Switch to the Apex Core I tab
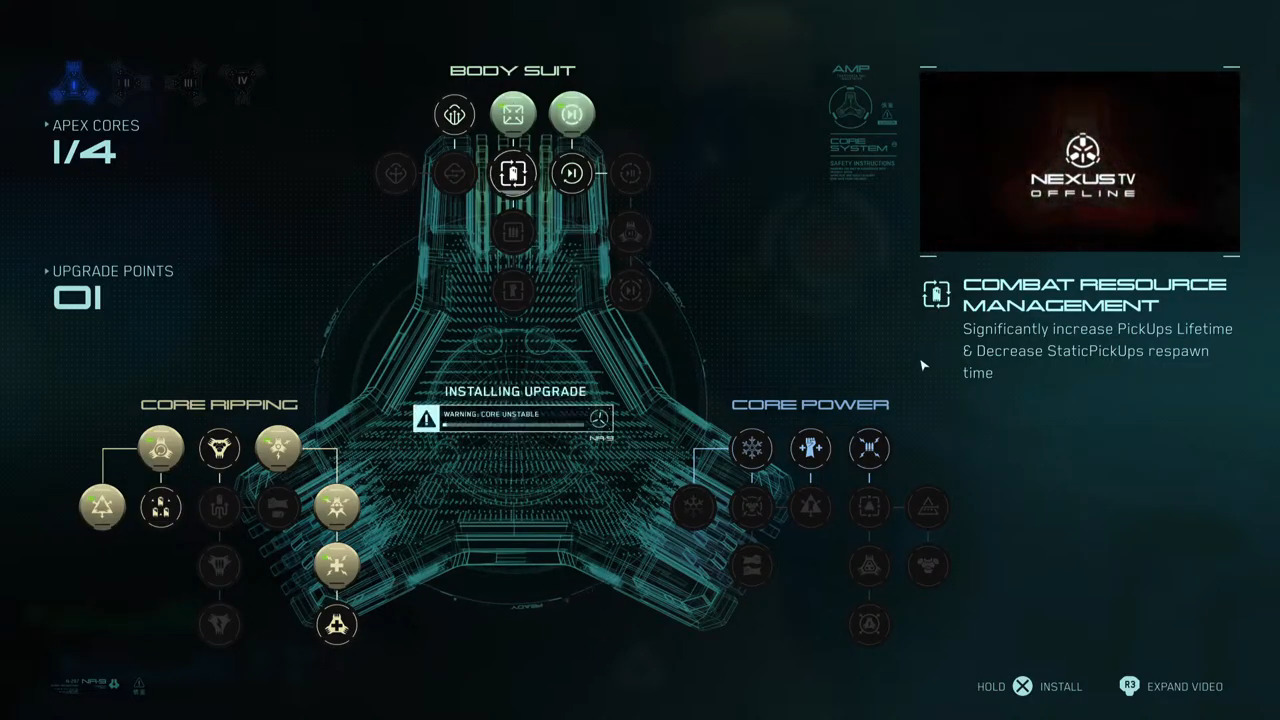 73,84
